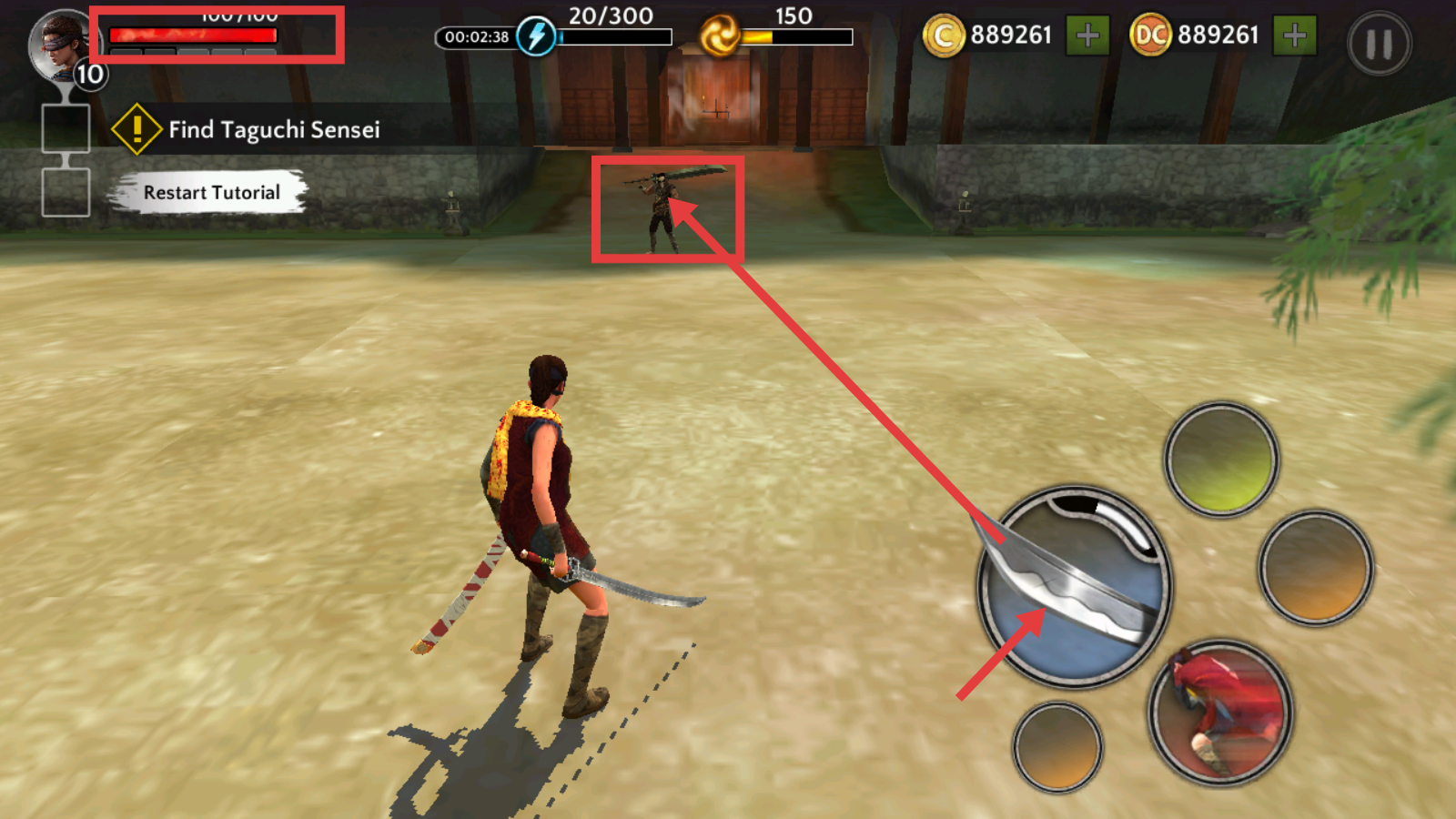Tap the green round skill button
1456x819 pixels.
tap(1221, 460)
